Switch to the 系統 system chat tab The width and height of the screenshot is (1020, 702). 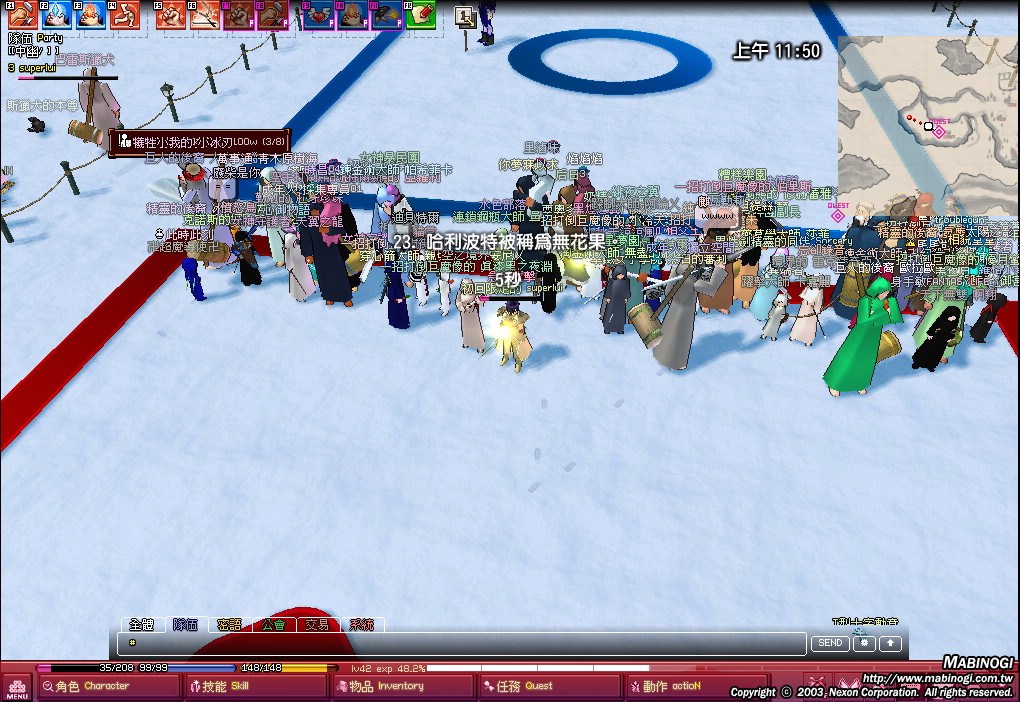tap(361, 624)
